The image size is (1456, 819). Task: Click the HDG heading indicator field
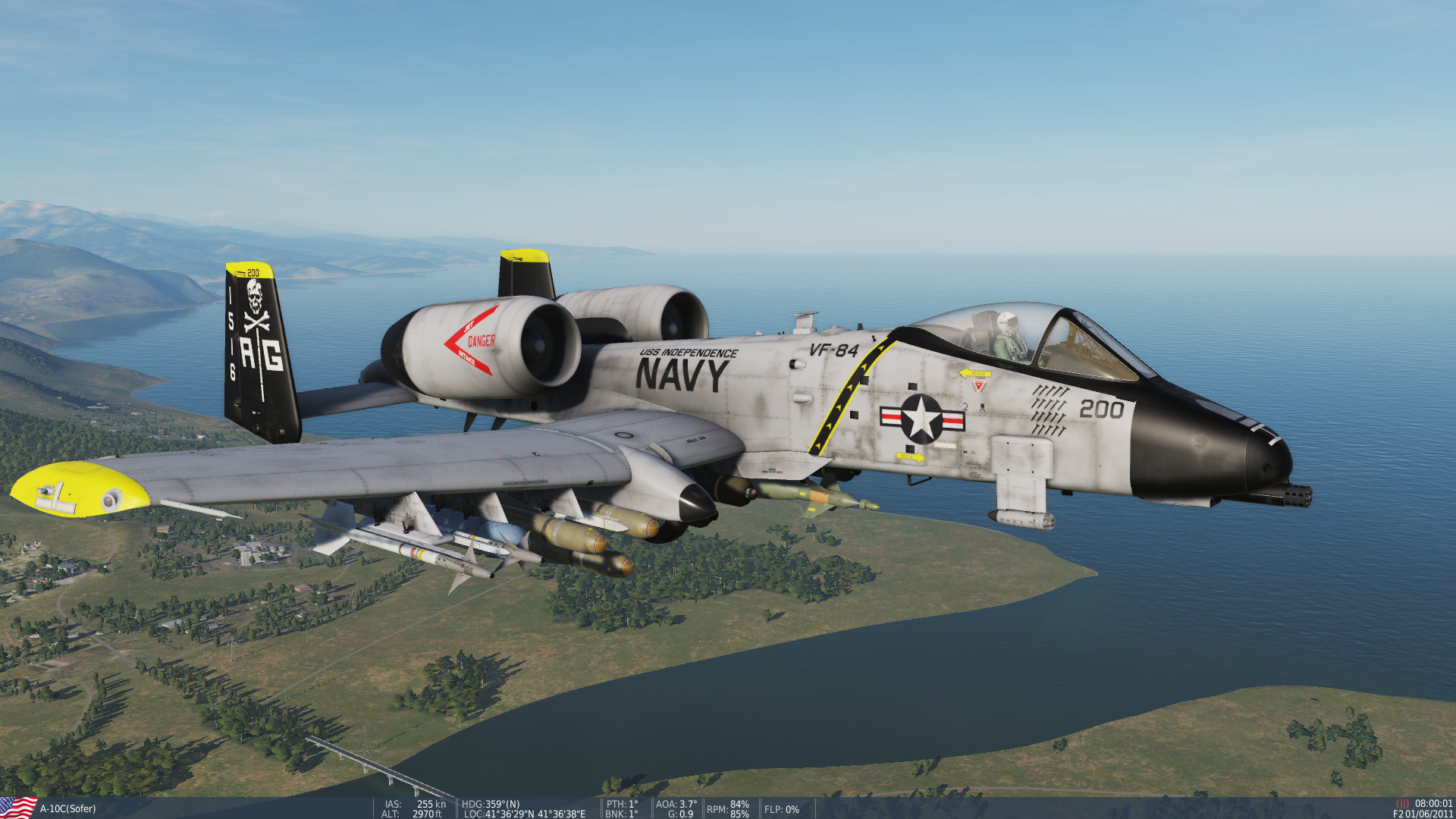pos(491,803)
